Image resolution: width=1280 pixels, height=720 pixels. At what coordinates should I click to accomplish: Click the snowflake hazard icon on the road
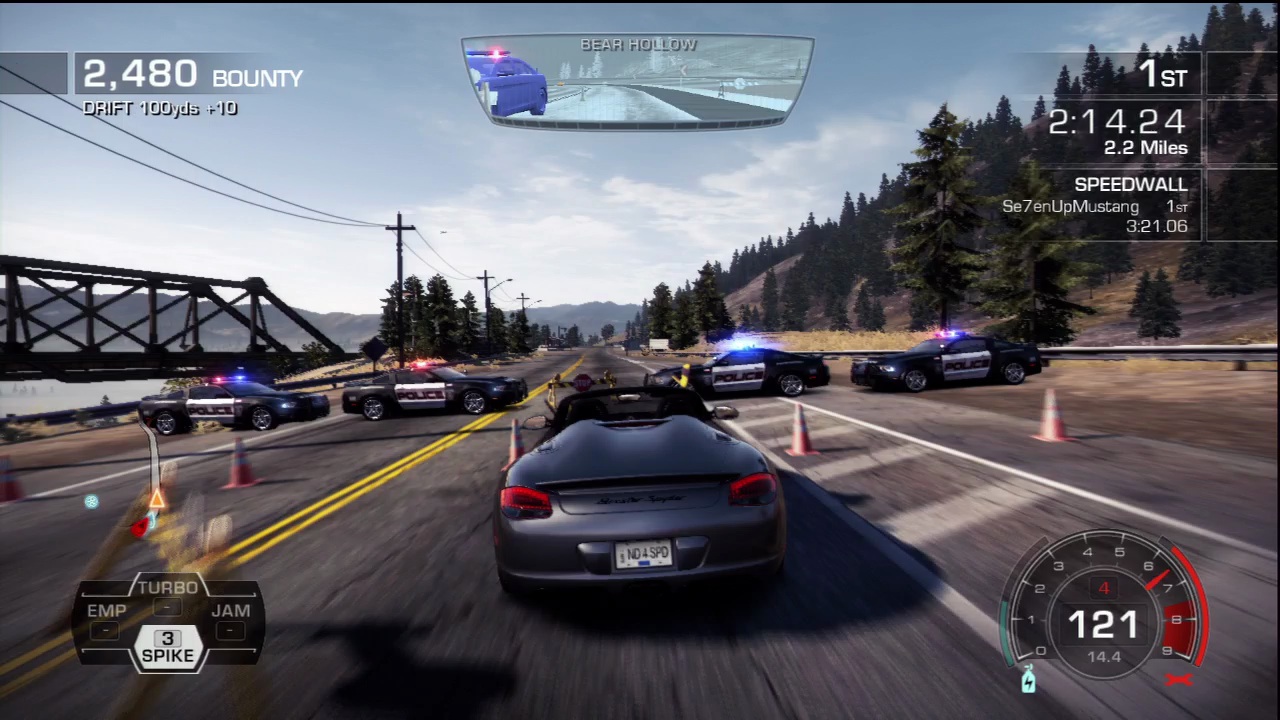(91, 501)
